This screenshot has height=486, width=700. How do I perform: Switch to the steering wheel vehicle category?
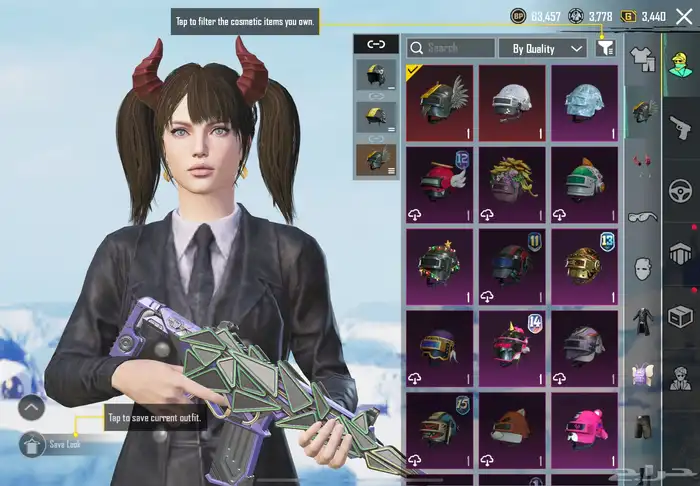tap(679, 190)
